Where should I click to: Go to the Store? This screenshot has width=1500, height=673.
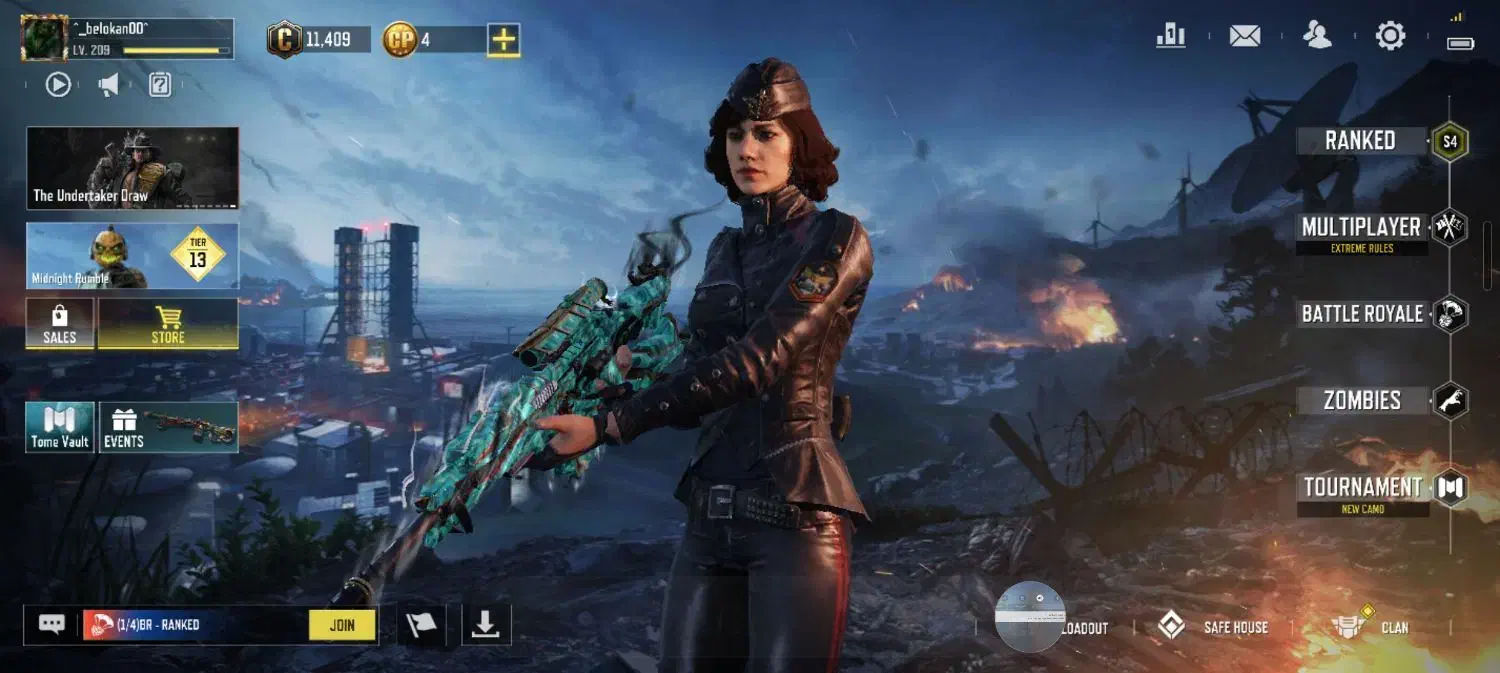(x=168, y=324)
